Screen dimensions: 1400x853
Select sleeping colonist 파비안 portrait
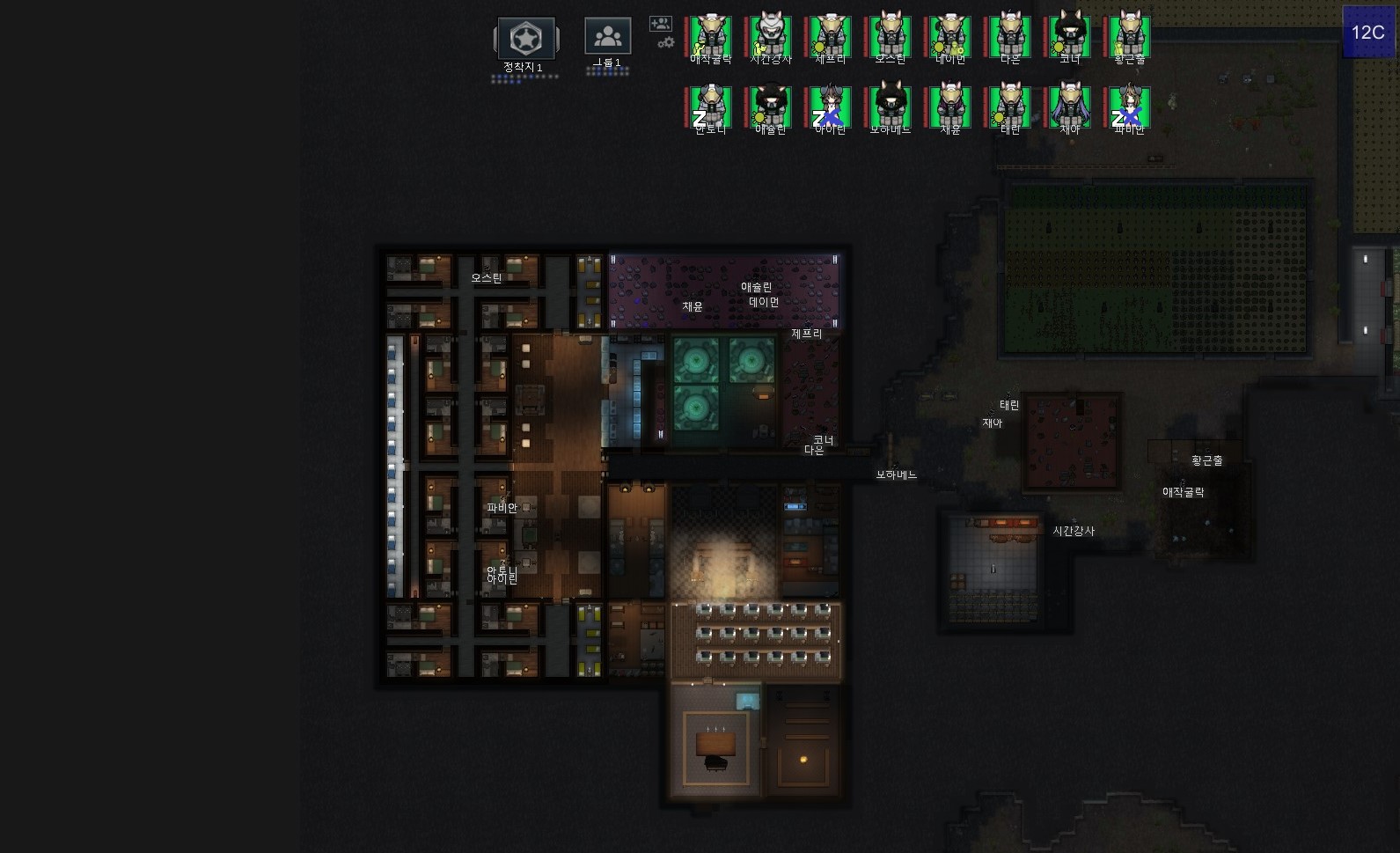coord(1130,107)
